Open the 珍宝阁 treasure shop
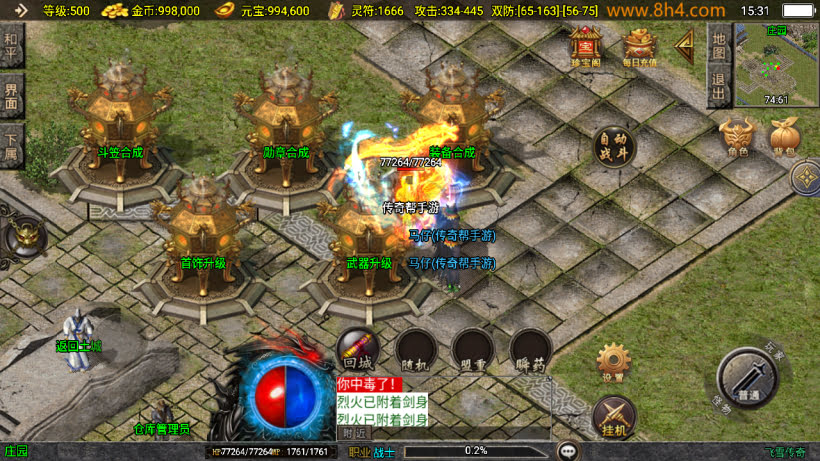Screen dimensions: 820x461 (x=585, y=45)
